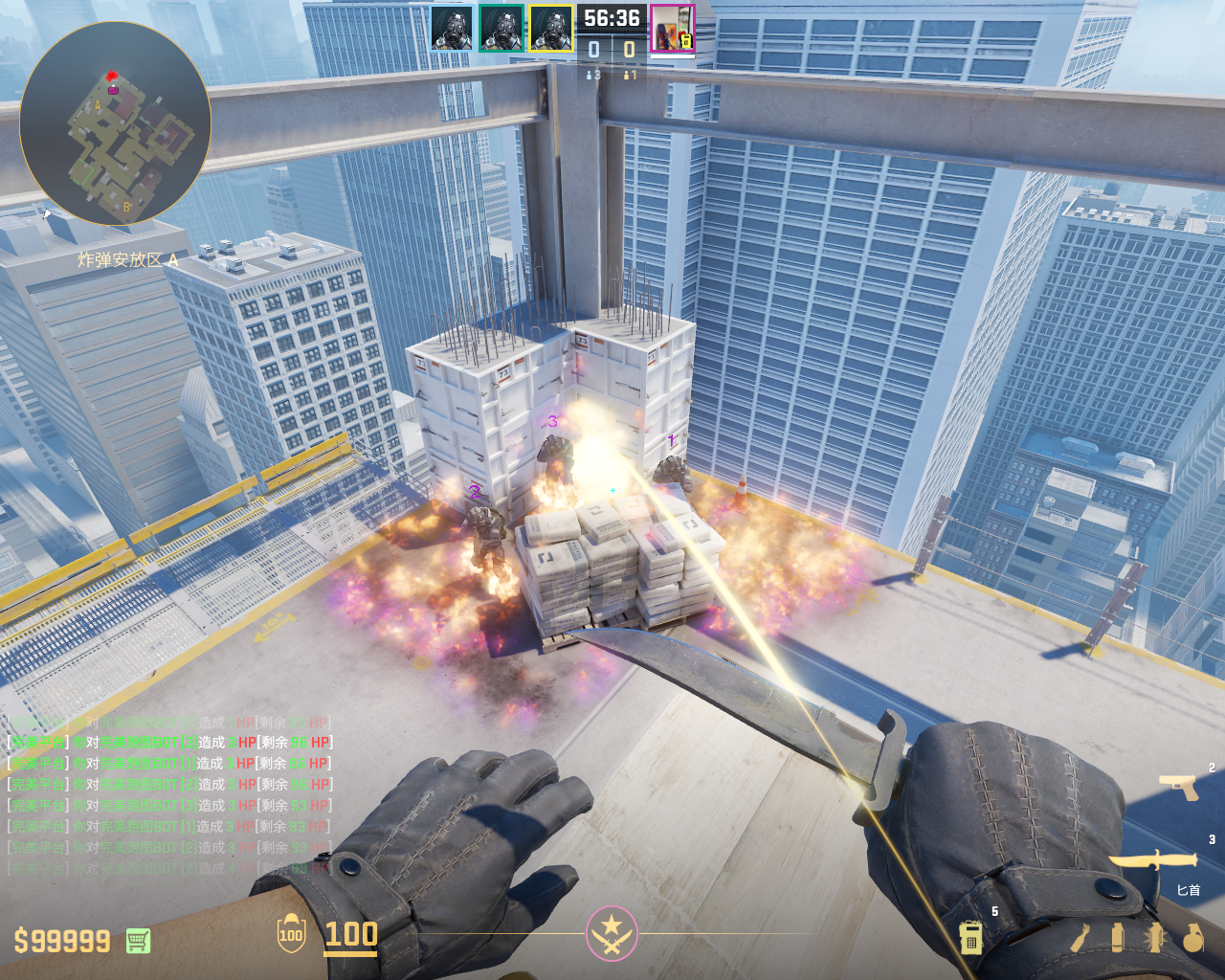Select the green-bordered player portrait
1225x980 pixels.
(501, 29)
